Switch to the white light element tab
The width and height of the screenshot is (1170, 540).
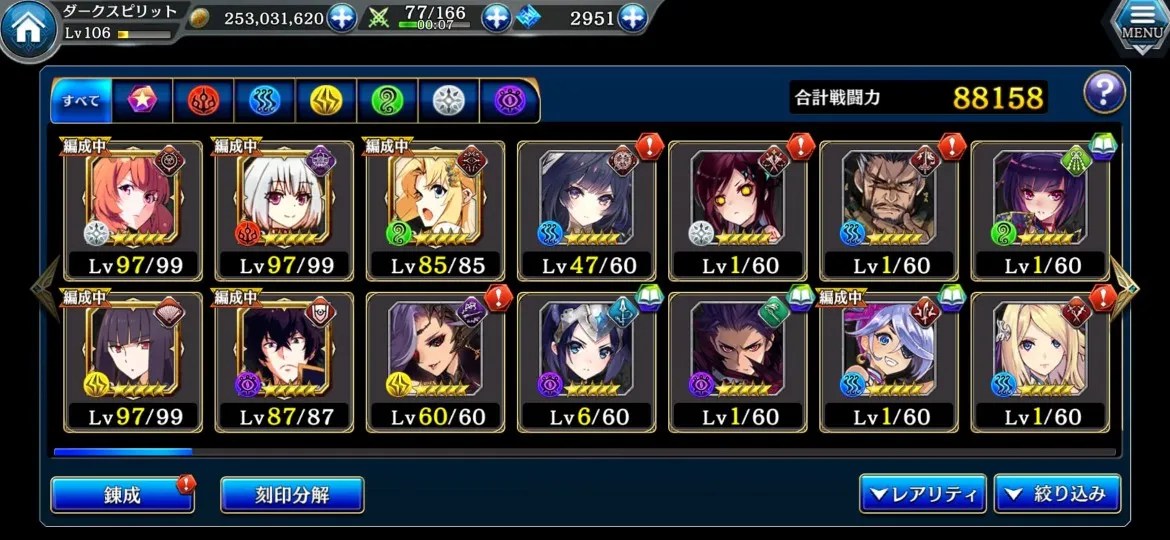tap(448, 100)
